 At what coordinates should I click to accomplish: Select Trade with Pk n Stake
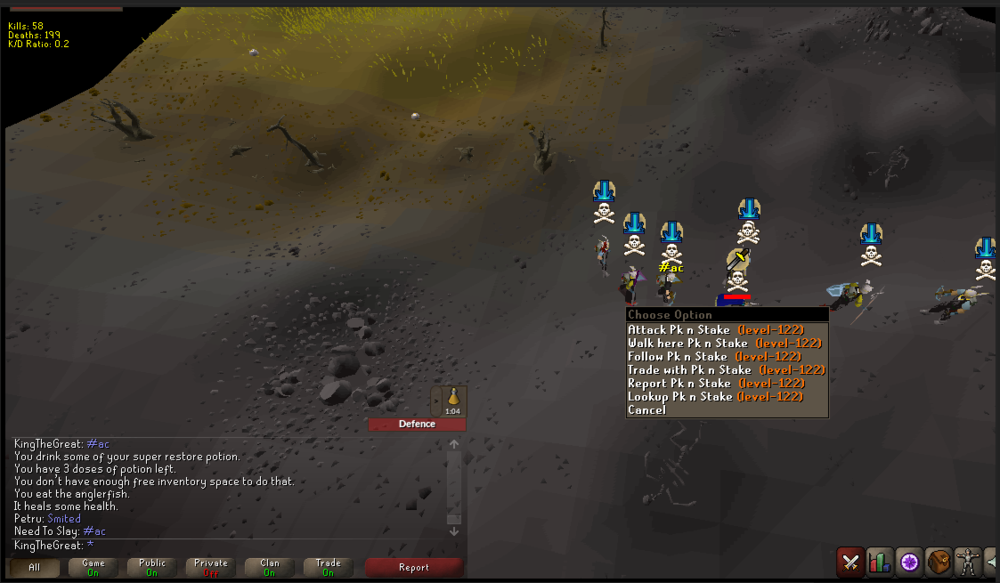pos(726,370)
